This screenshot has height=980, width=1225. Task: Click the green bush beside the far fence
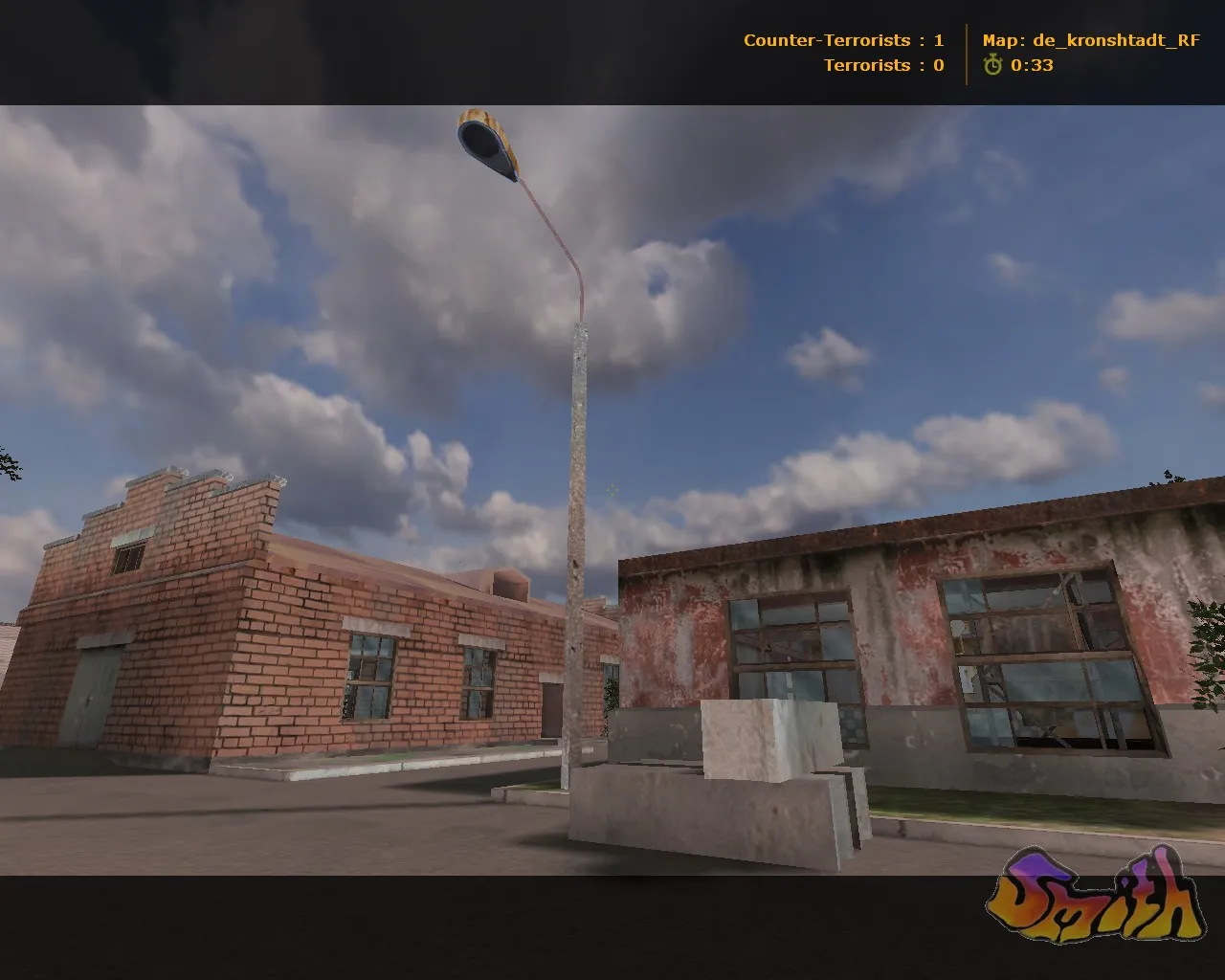(x=609, y=694)
